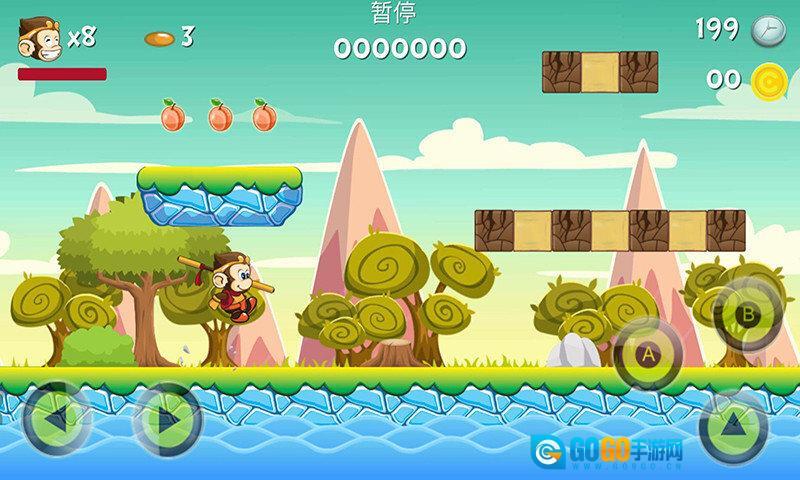Hit the A action button
This screenshot has width=800, height=480.
pos(647,353)
